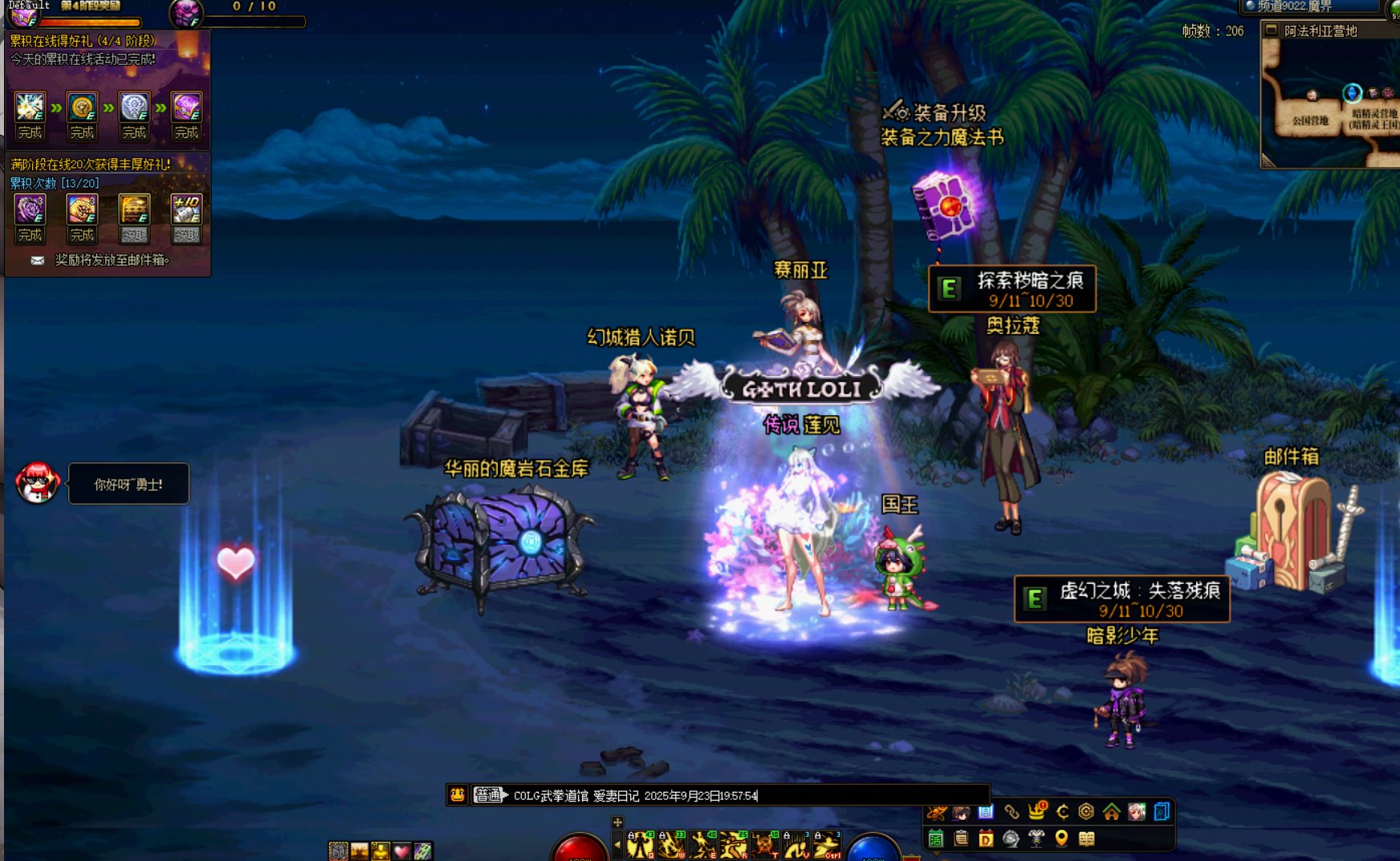Click the pink heart buff icon in bottom bar
The width and height of the screenshot is (1400, 861).
tap(401, 851)
